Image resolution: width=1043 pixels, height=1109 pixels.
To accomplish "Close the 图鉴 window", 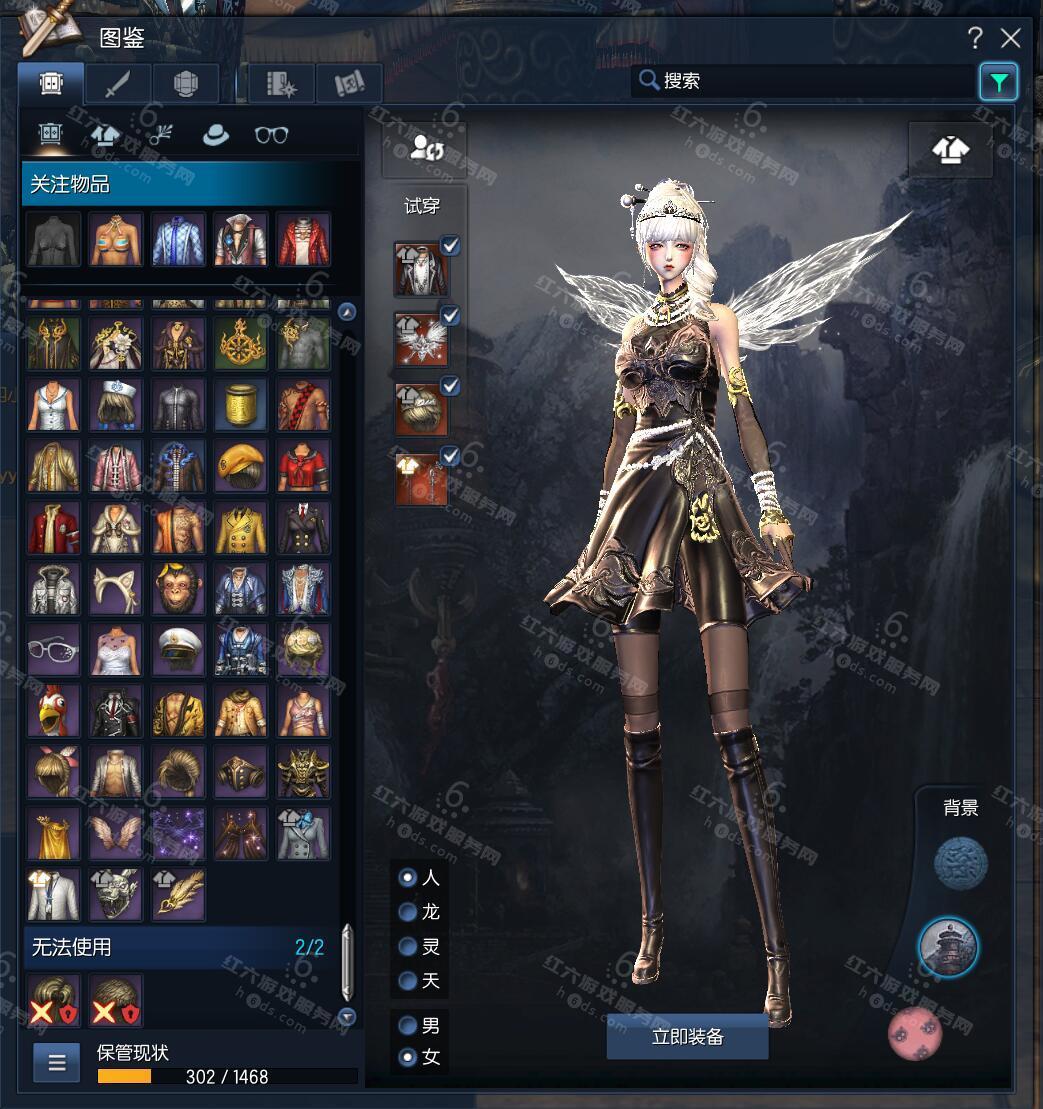I will (x=1011, y=39).
